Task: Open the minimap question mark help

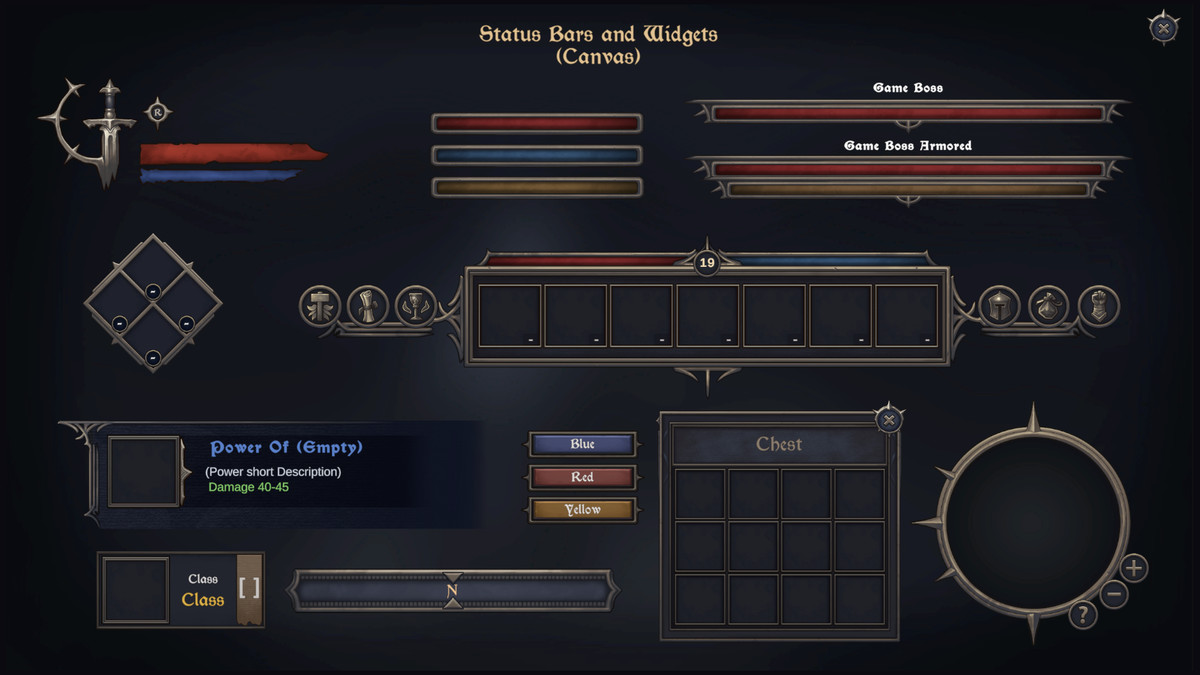Action: (x=1082, y=614)
